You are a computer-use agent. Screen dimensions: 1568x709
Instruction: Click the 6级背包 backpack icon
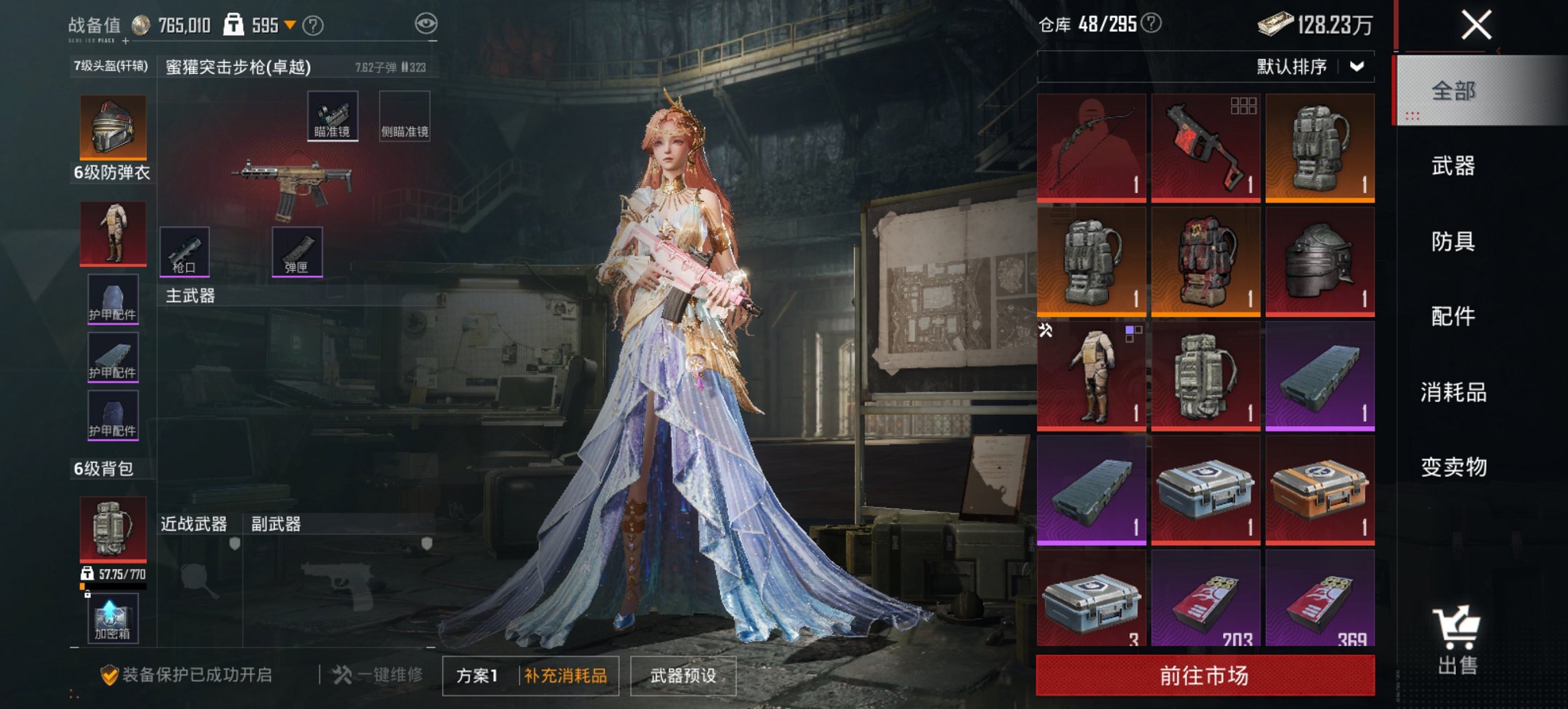(112, 526)
